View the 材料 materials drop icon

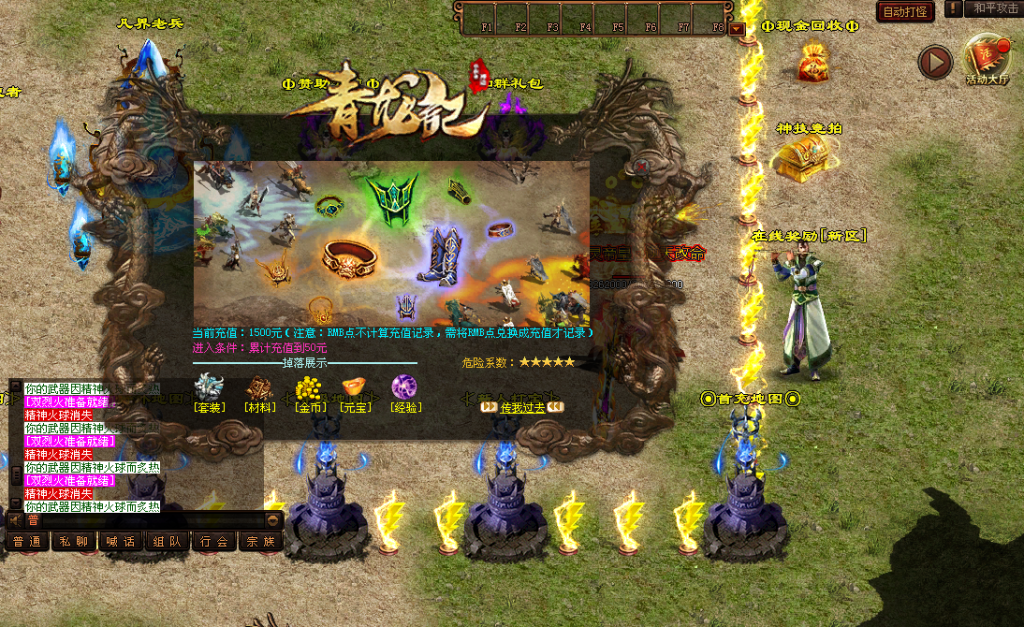(x=260, y=387)
